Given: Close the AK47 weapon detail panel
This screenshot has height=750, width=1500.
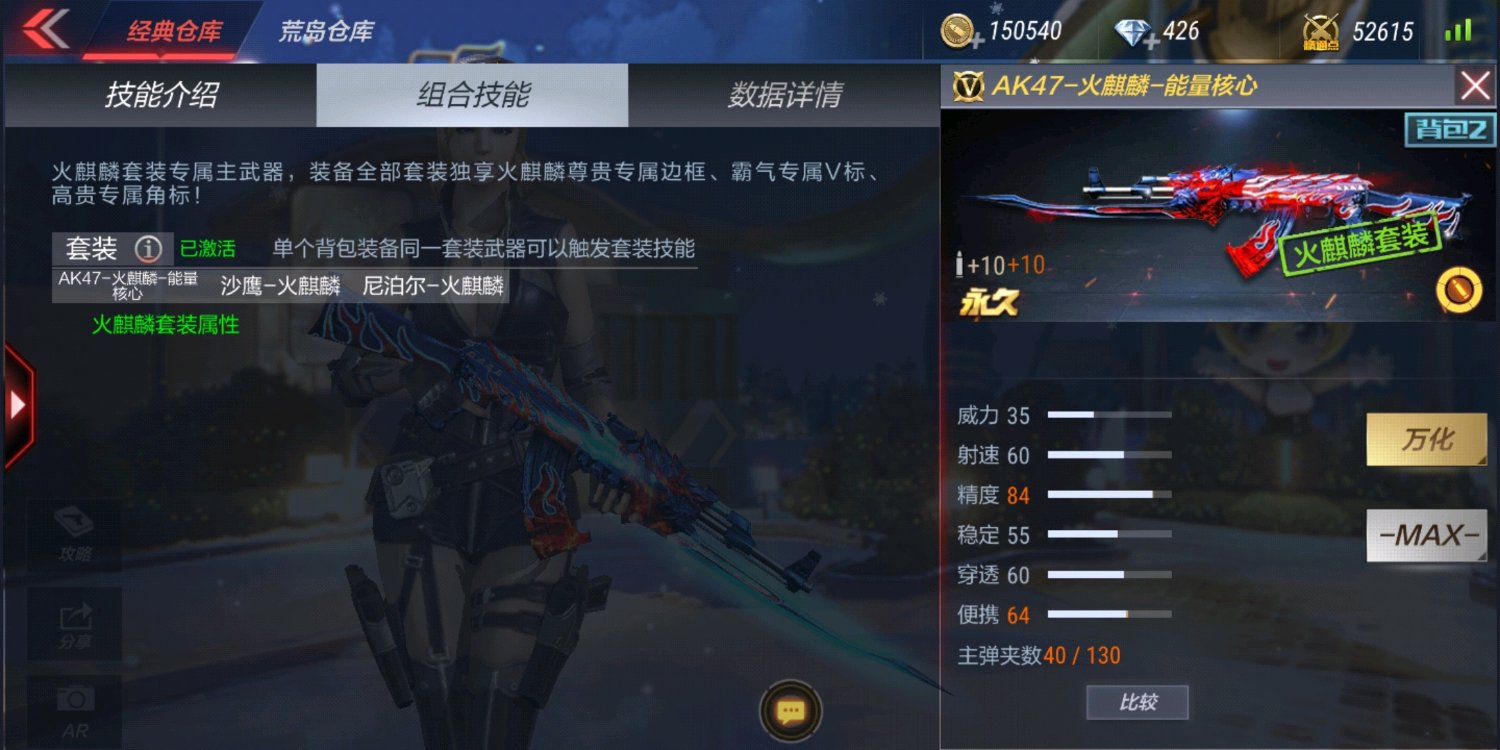Looking at the screenshot, I should pyautogui.click(x=1475, y=86).
